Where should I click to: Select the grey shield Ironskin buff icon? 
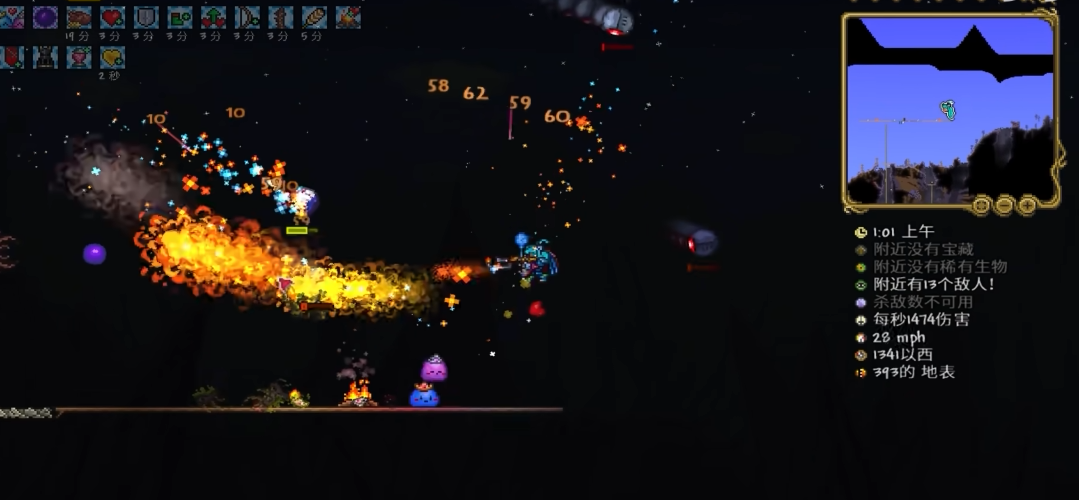tap(146, 17)
